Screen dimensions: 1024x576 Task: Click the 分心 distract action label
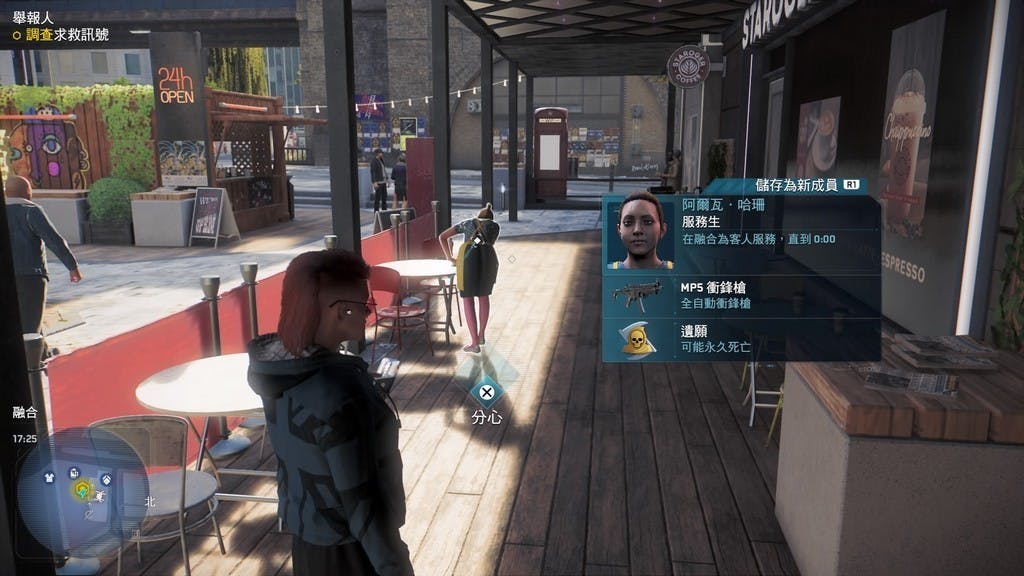coord(486,417)
